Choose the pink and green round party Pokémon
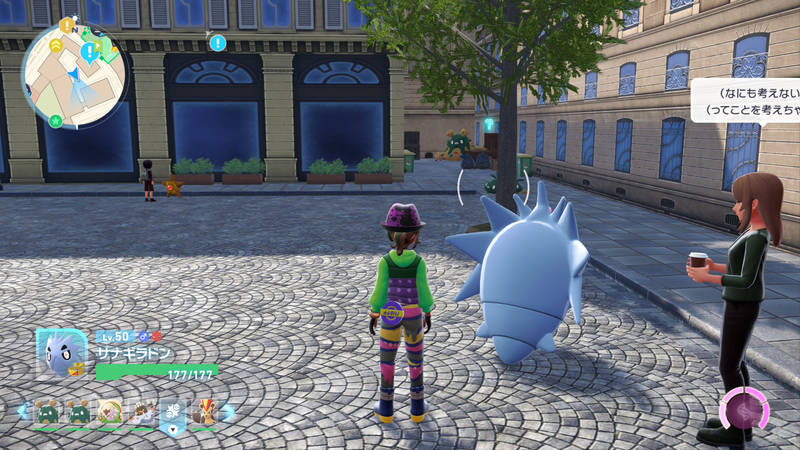This screenshot has height=450, width=800. point(109,411)
